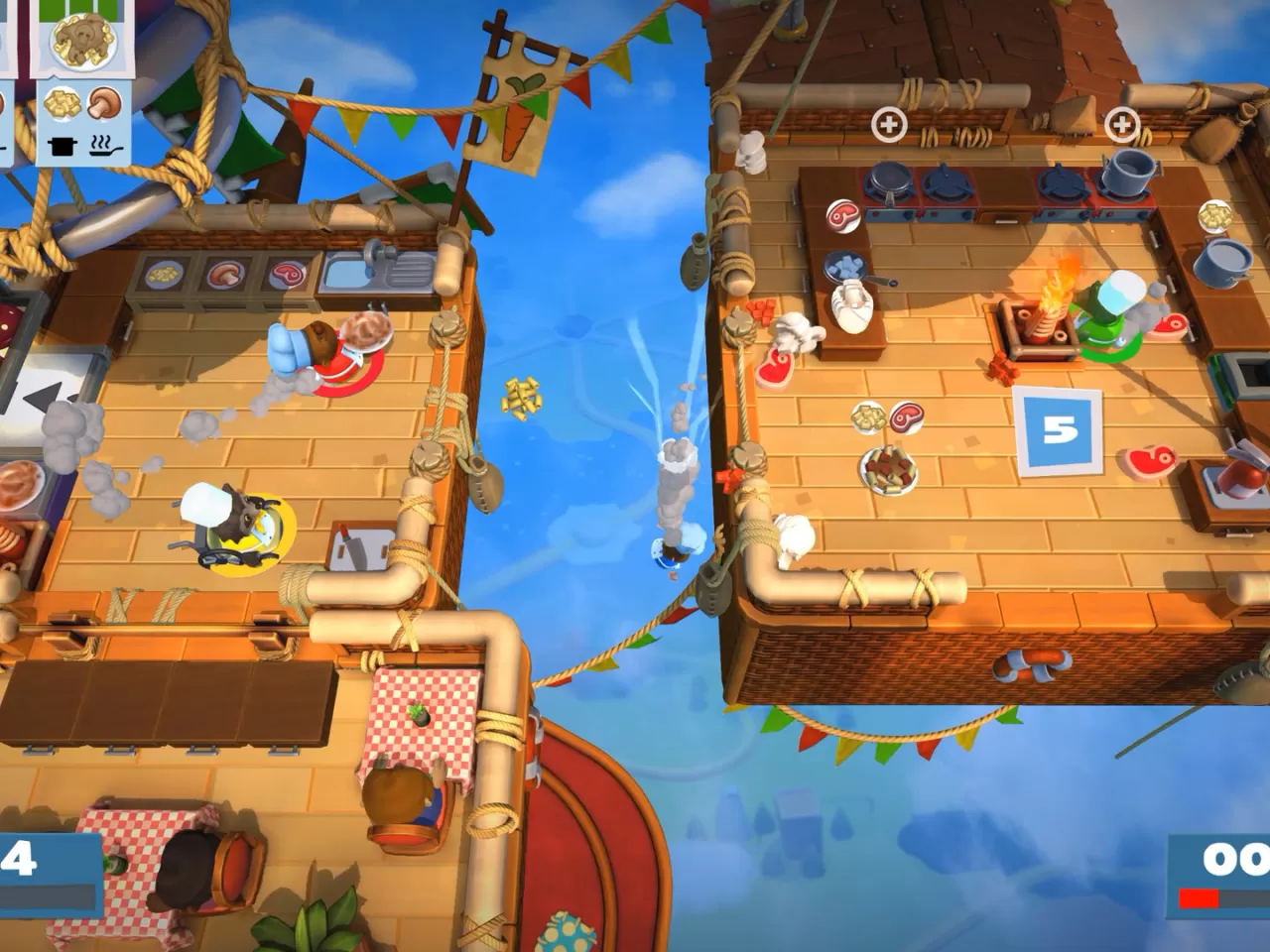The width and height of the screenshot is (1270, 952).
Task: Collapse the recipe card with the pot icon
Action: pos(81,40)
